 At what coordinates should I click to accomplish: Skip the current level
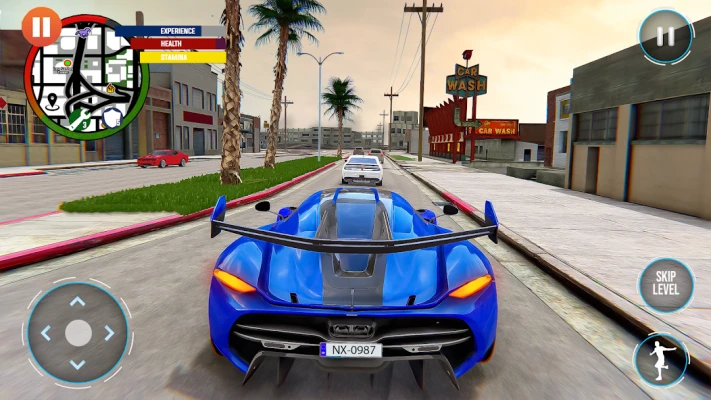click(x=665, y=284)
